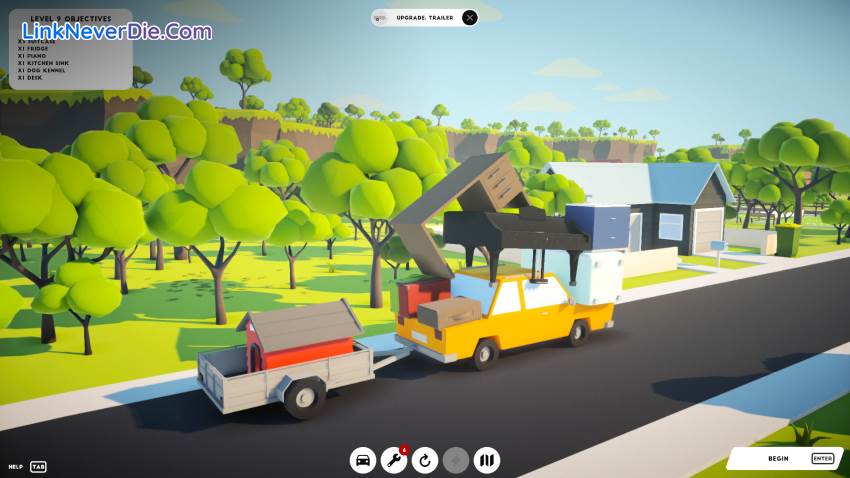
Task: Select the Level 9 Objectives panel
Action: (x=70, y=48)
